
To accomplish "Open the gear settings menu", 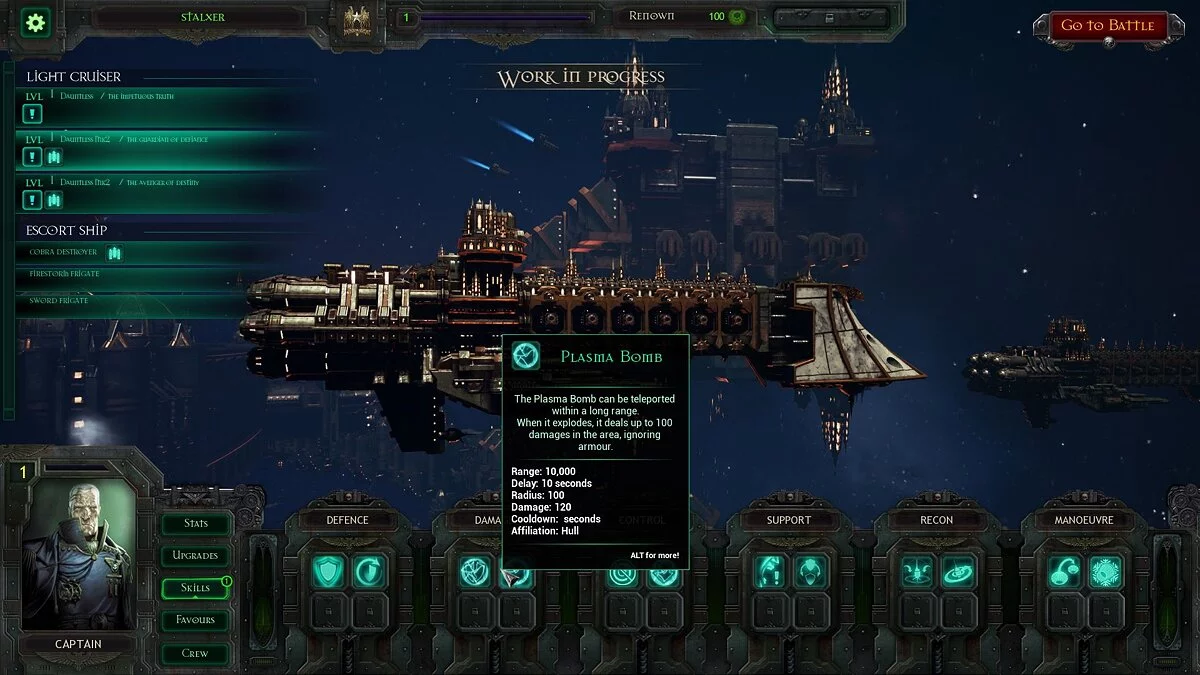I will pyautogui.click(x=36, y=22).
